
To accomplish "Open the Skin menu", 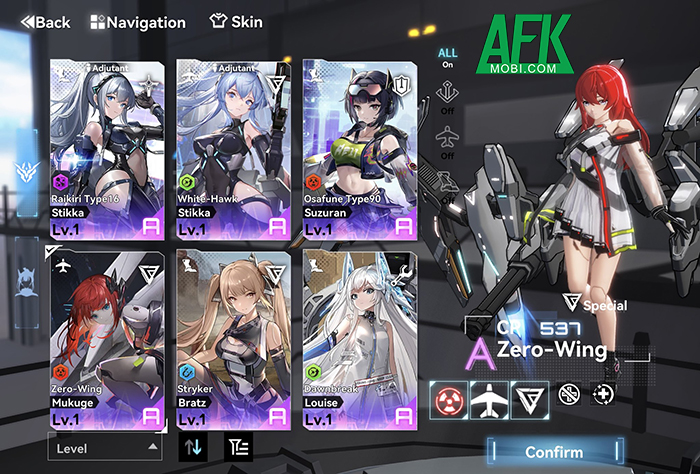I will click(x=236, y=21).
